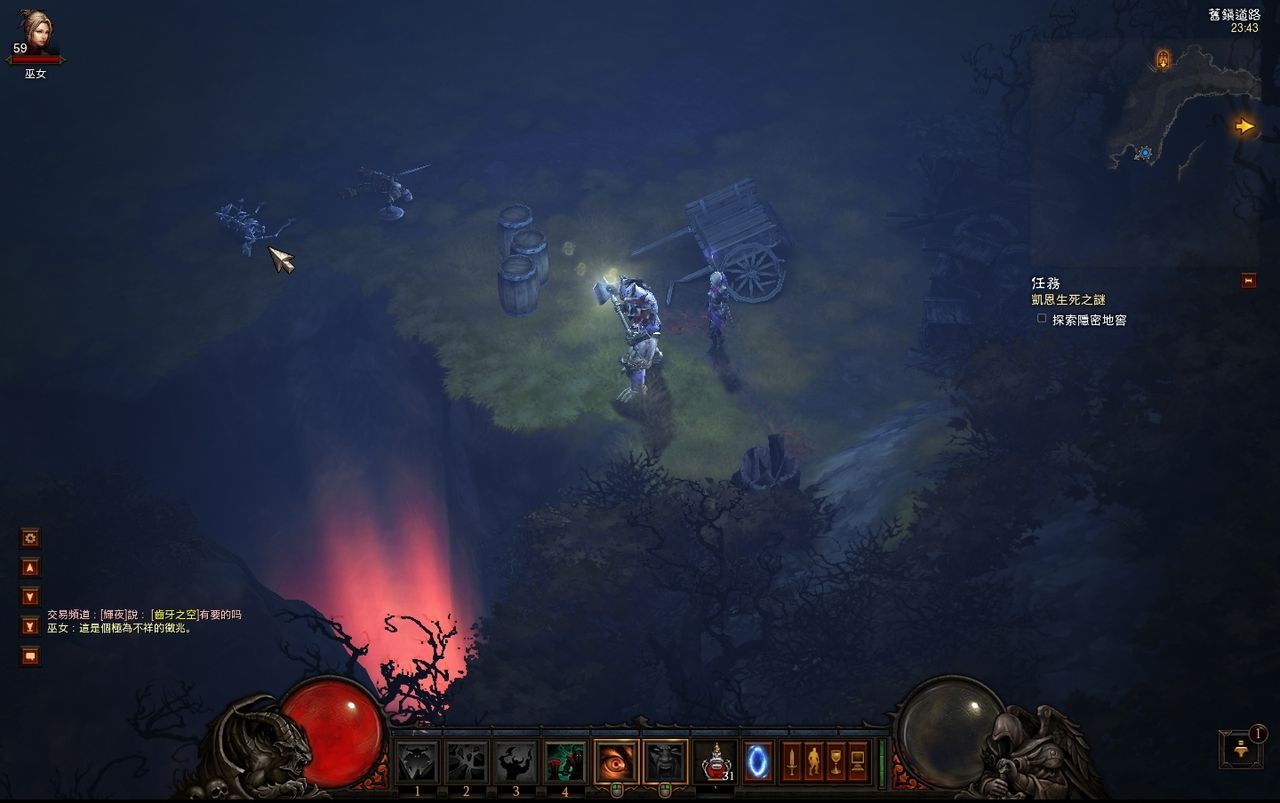Select the bat-wing skill in slot 1
Viewport: 1280px width, 803px height.
(x=417, y=762)
